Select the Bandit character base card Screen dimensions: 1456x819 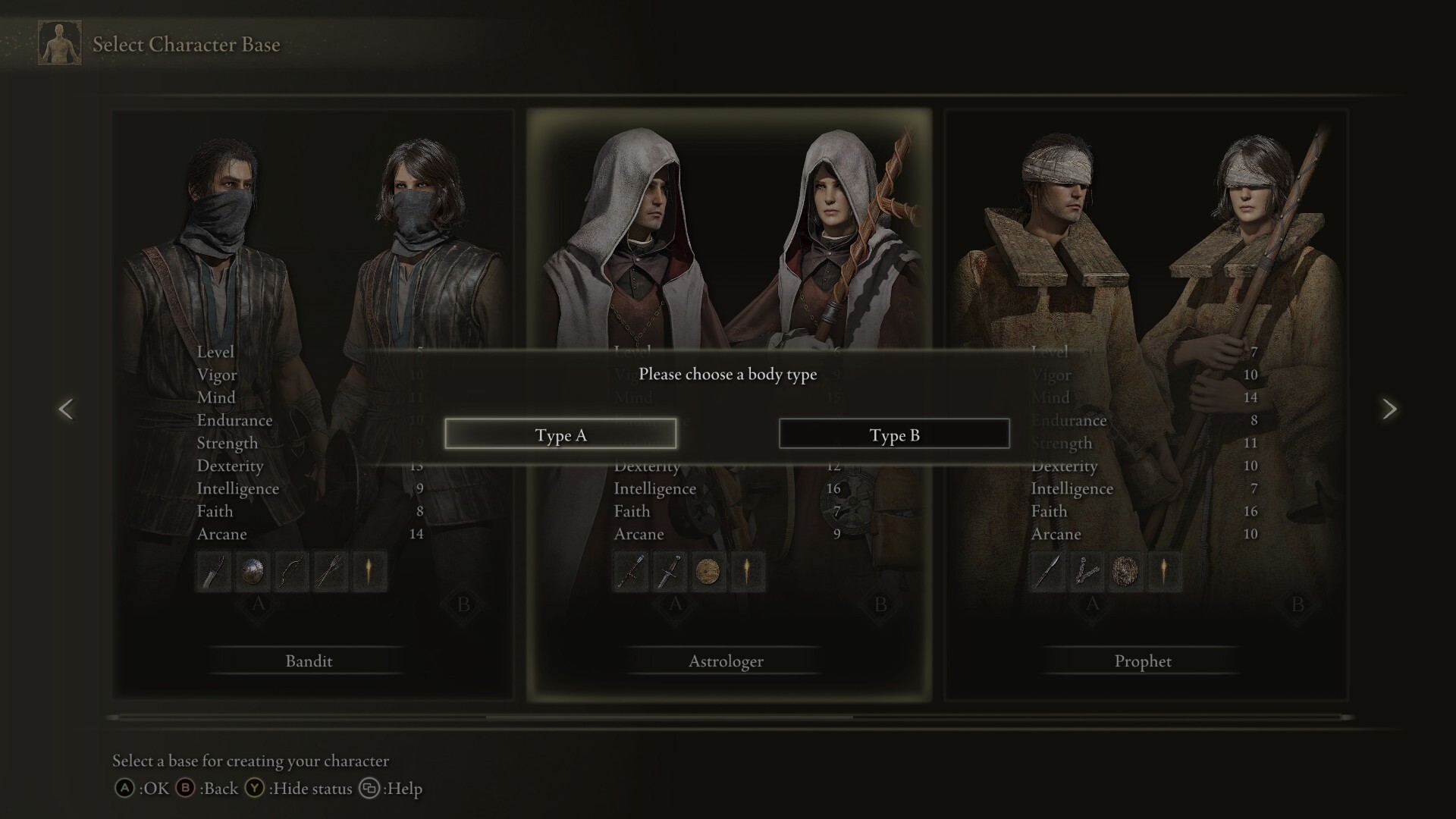(x=309, y=661)
